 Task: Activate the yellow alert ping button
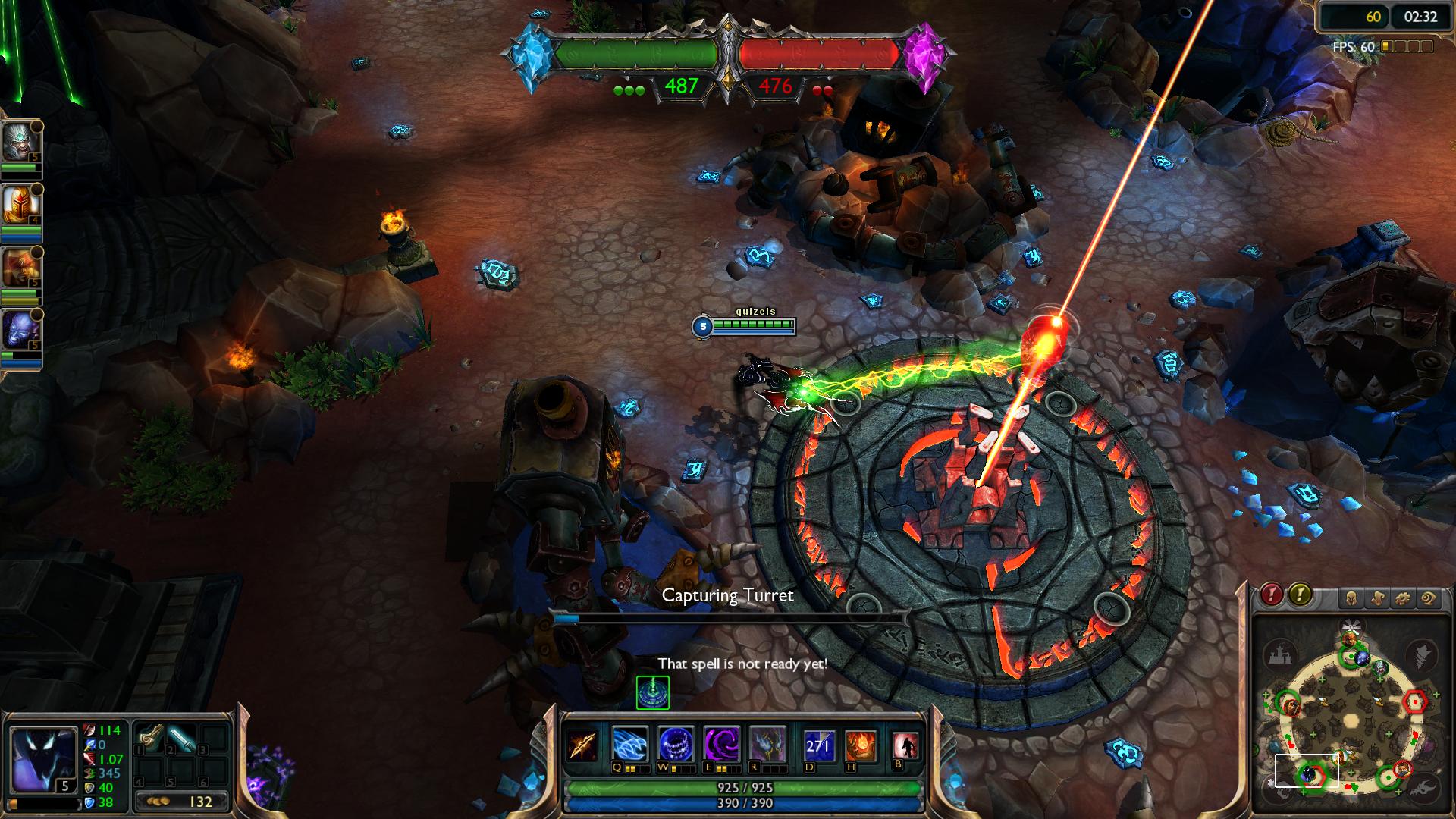pos(1300,595)
